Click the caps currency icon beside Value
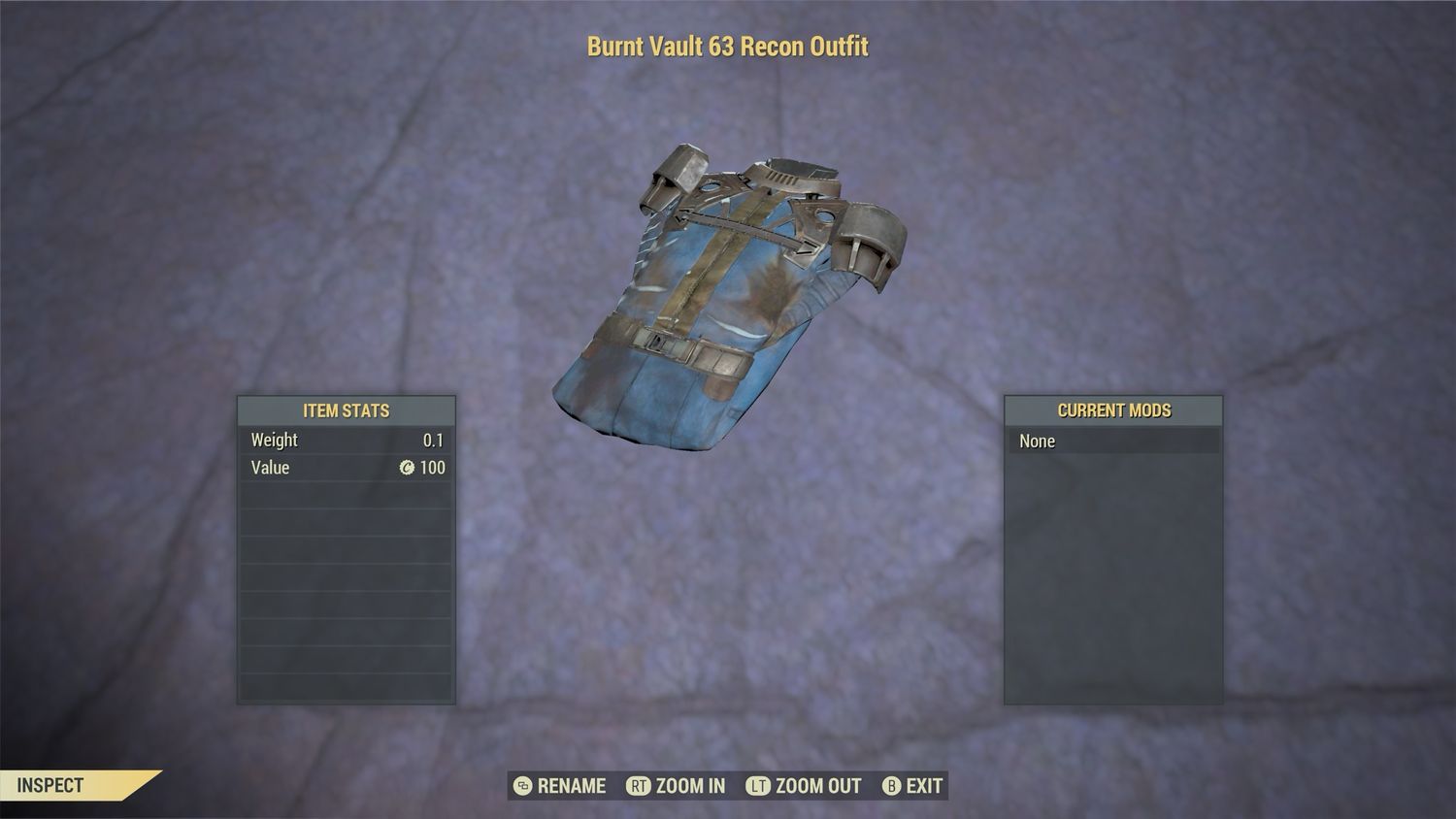 [408, 468]
